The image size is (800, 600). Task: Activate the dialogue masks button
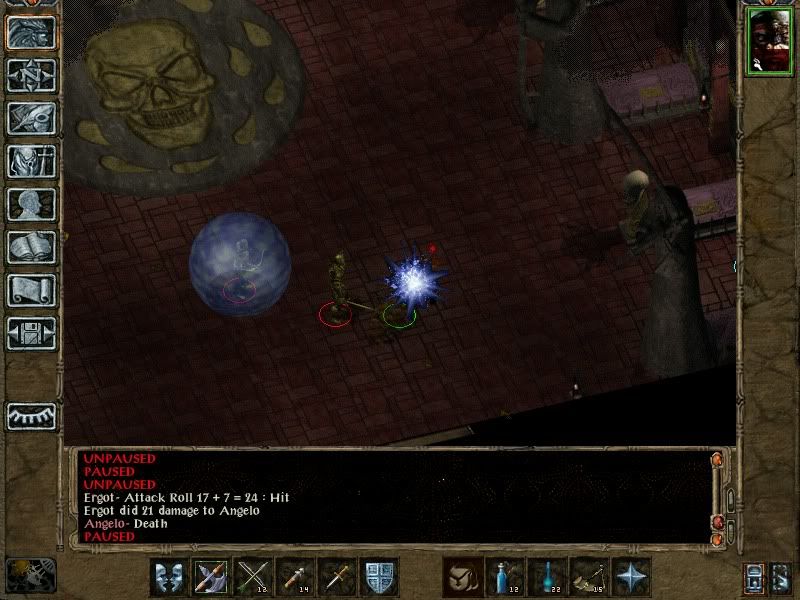(x=169, y=577)
